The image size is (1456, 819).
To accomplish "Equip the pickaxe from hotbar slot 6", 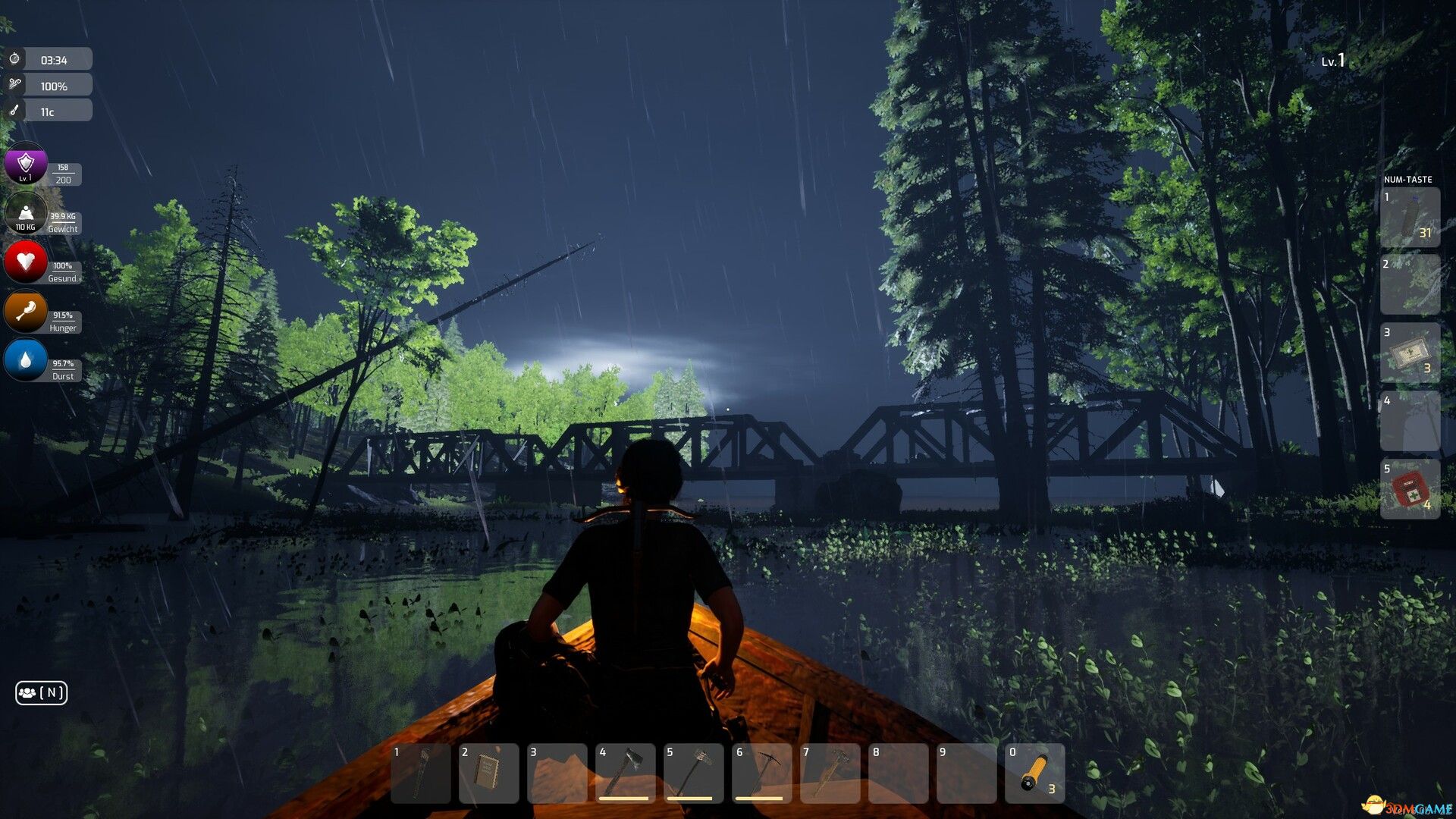I will [x=761, y=772].
